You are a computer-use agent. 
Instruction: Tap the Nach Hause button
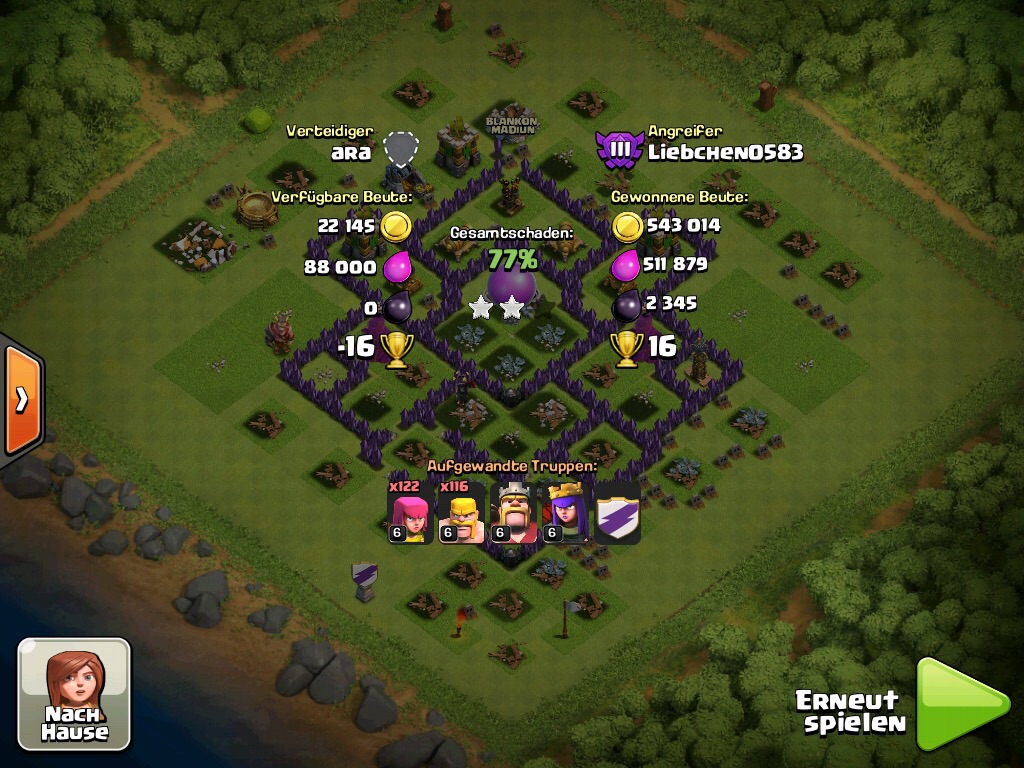click(74, 693)
